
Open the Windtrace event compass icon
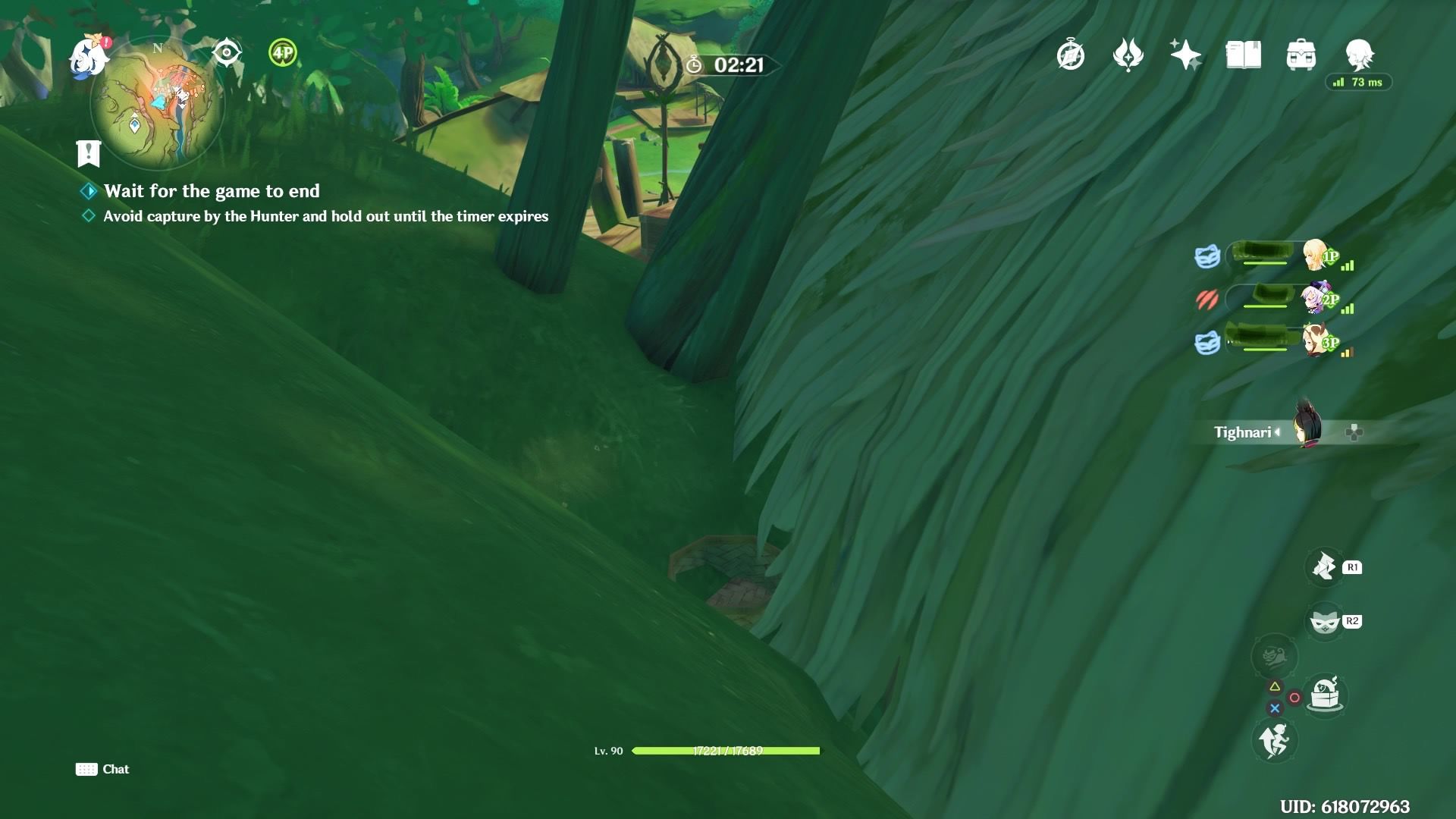pos(1069,55)
